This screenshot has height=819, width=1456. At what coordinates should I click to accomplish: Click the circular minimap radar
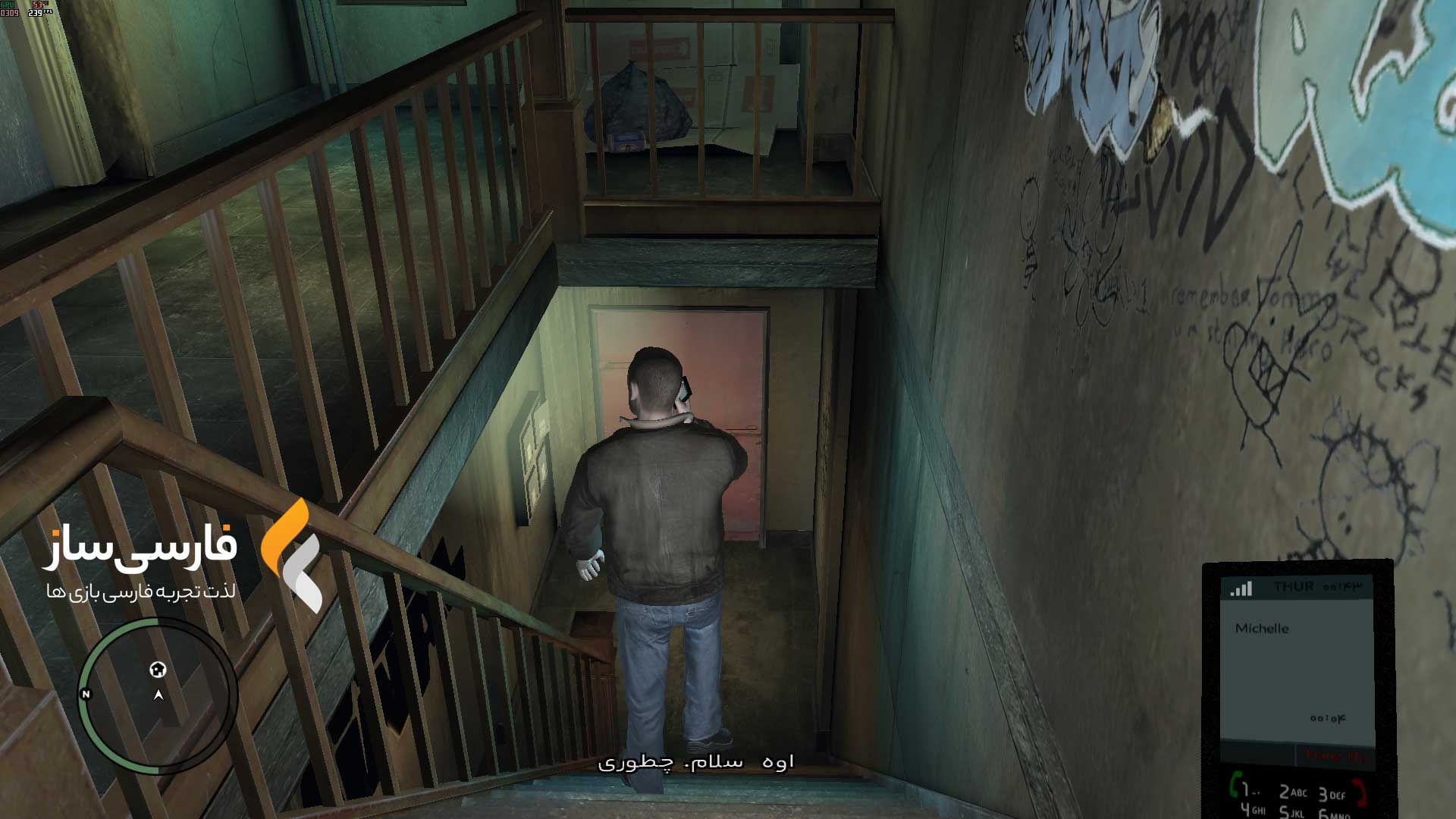(x=158, y=695)
